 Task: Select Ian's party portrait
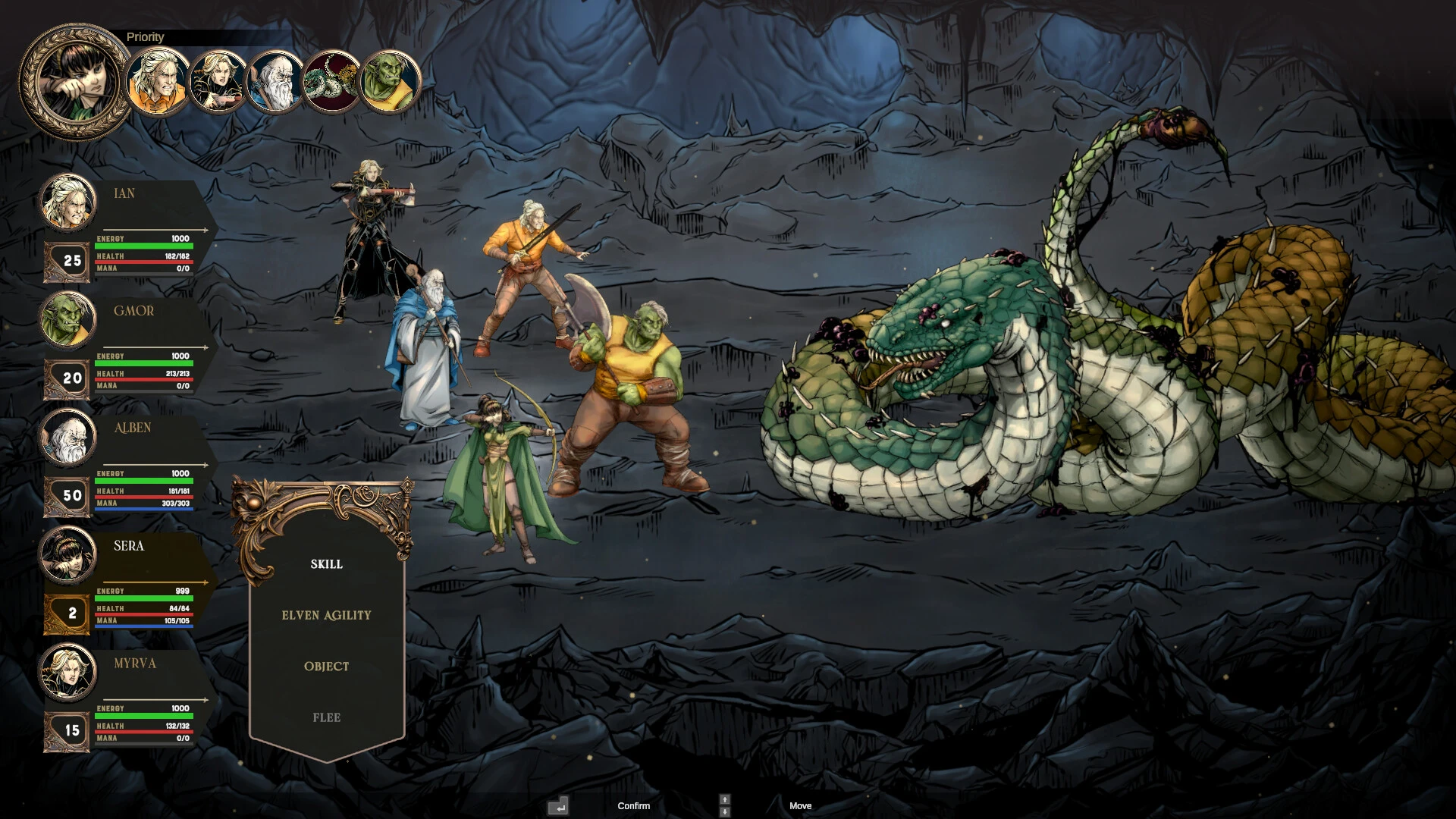(68, 202)
